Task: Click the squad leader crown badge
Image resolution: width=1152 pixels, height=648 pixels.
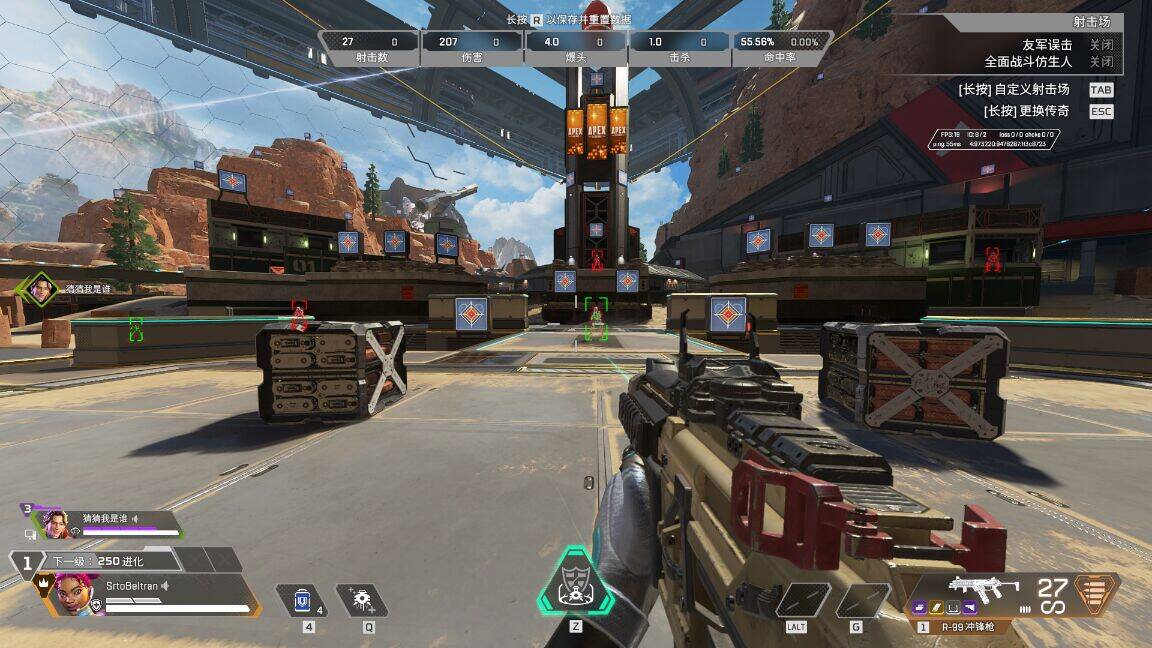Action: [43, 581]
